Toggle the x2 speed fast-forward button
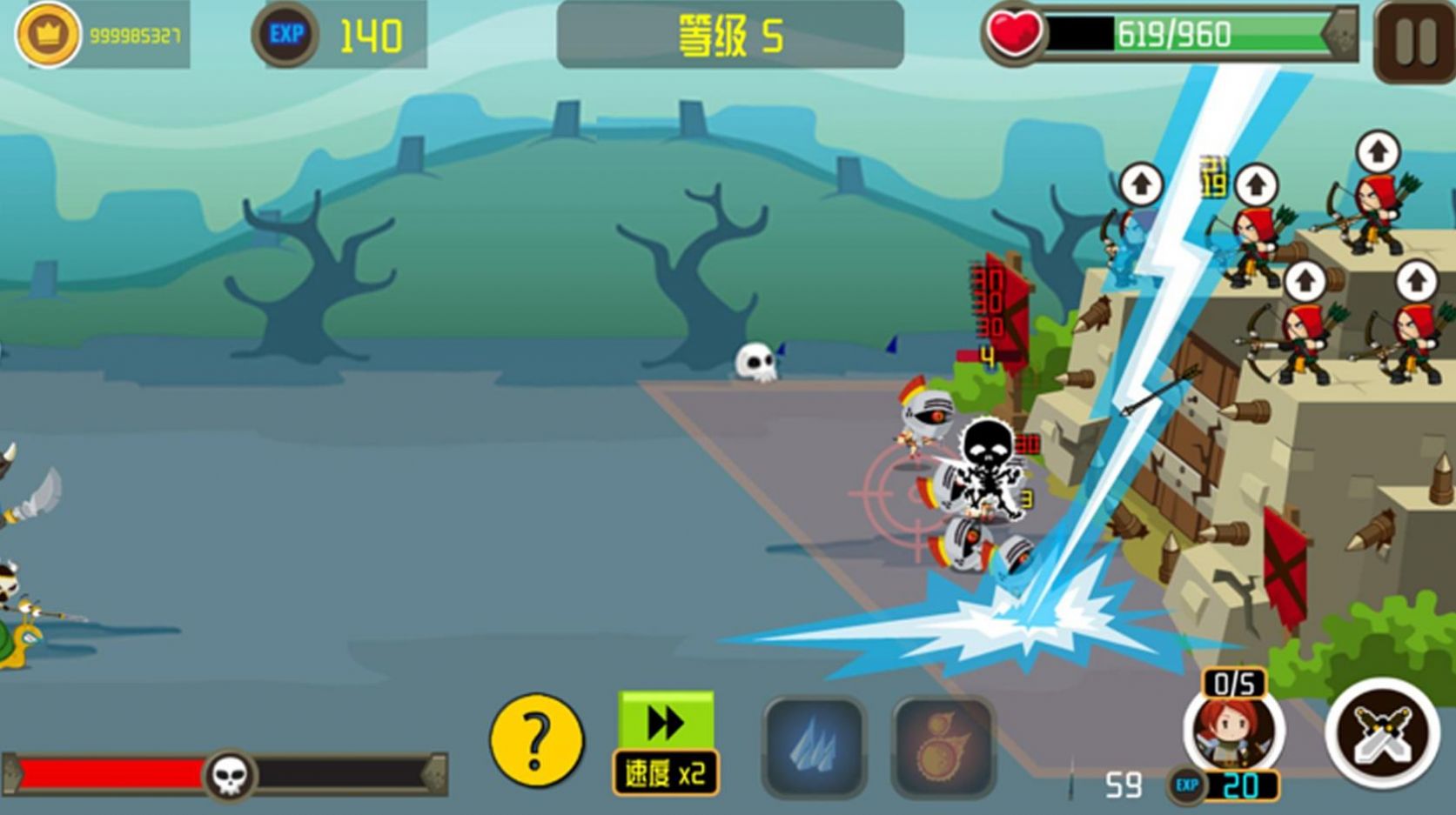 click(667, 744)
